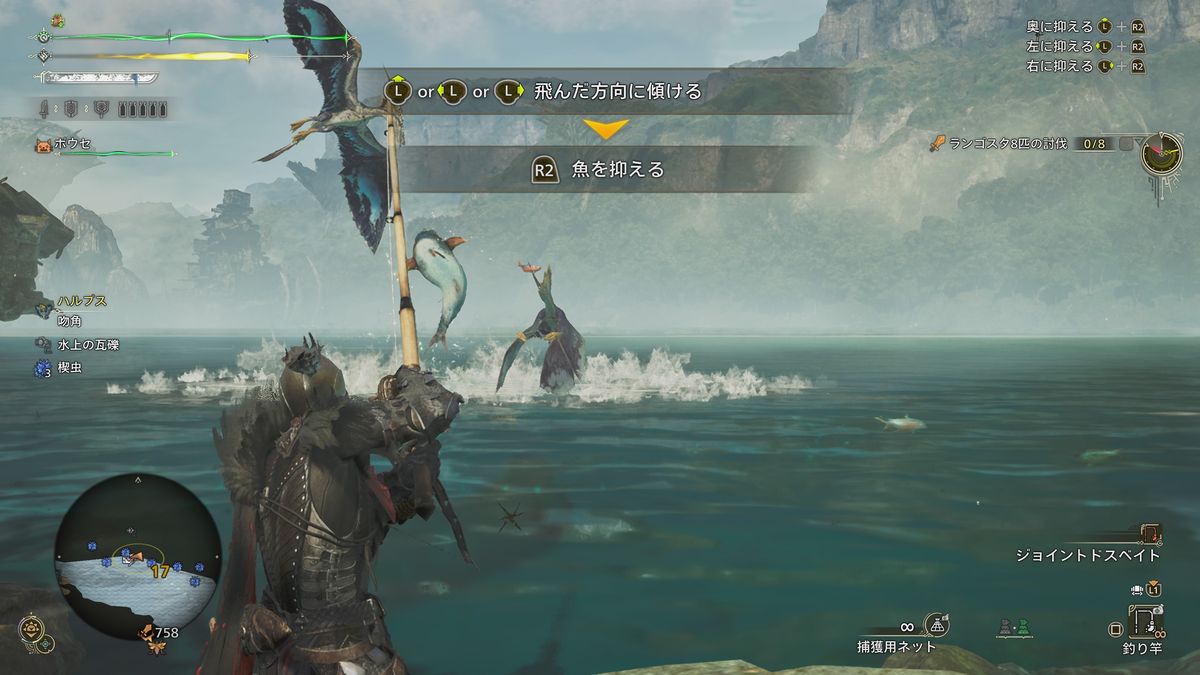
Task: Click the gold emblem icon beside the minimap
Action: [32, 630]
